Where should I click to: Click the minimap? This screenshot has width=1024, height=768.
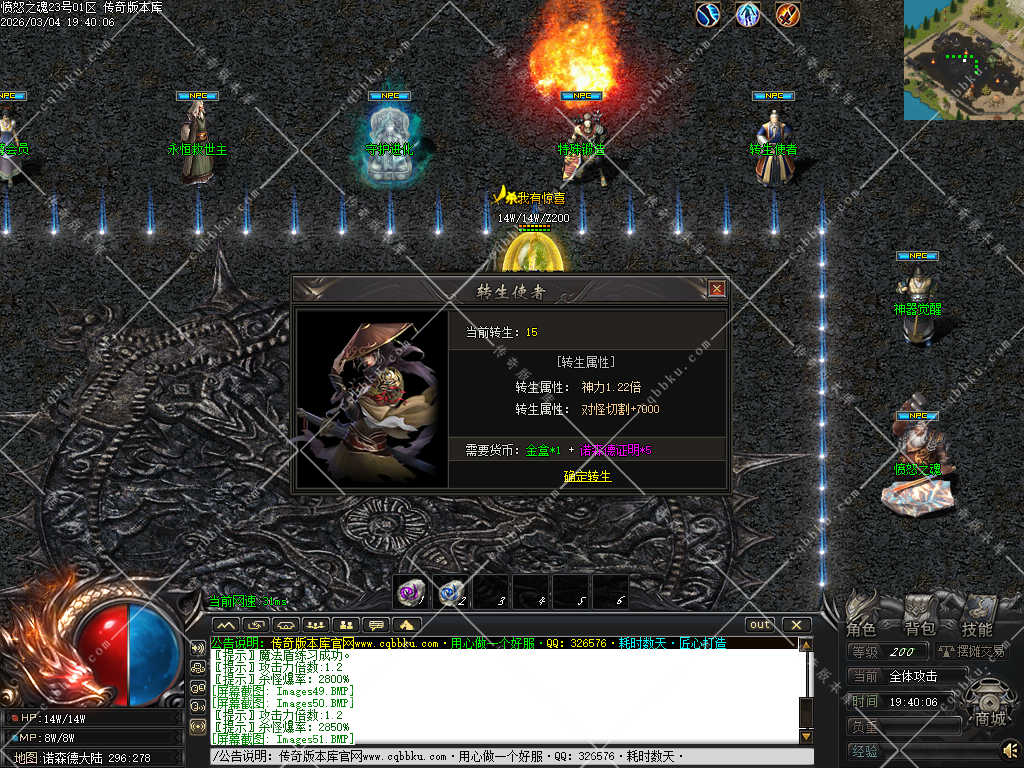tap(963, 60)
